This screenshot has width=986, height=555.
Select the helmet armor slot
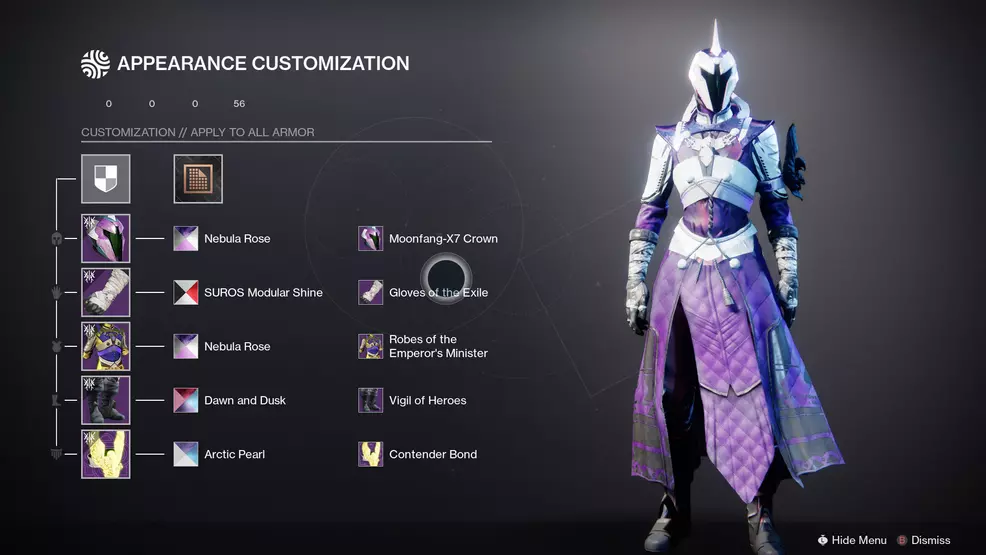click(x=105, y=239)
